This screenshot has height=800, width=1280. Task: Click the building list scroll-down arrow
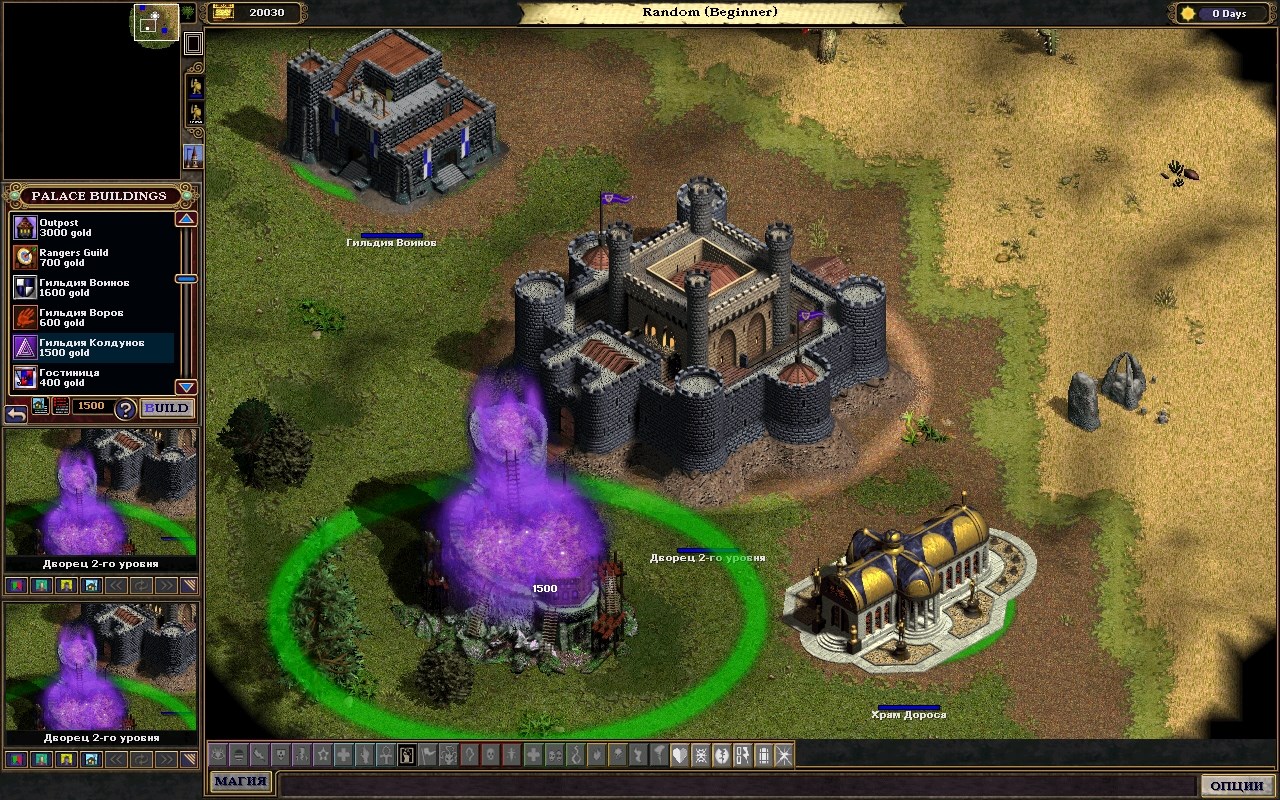[x=186, y=387]
